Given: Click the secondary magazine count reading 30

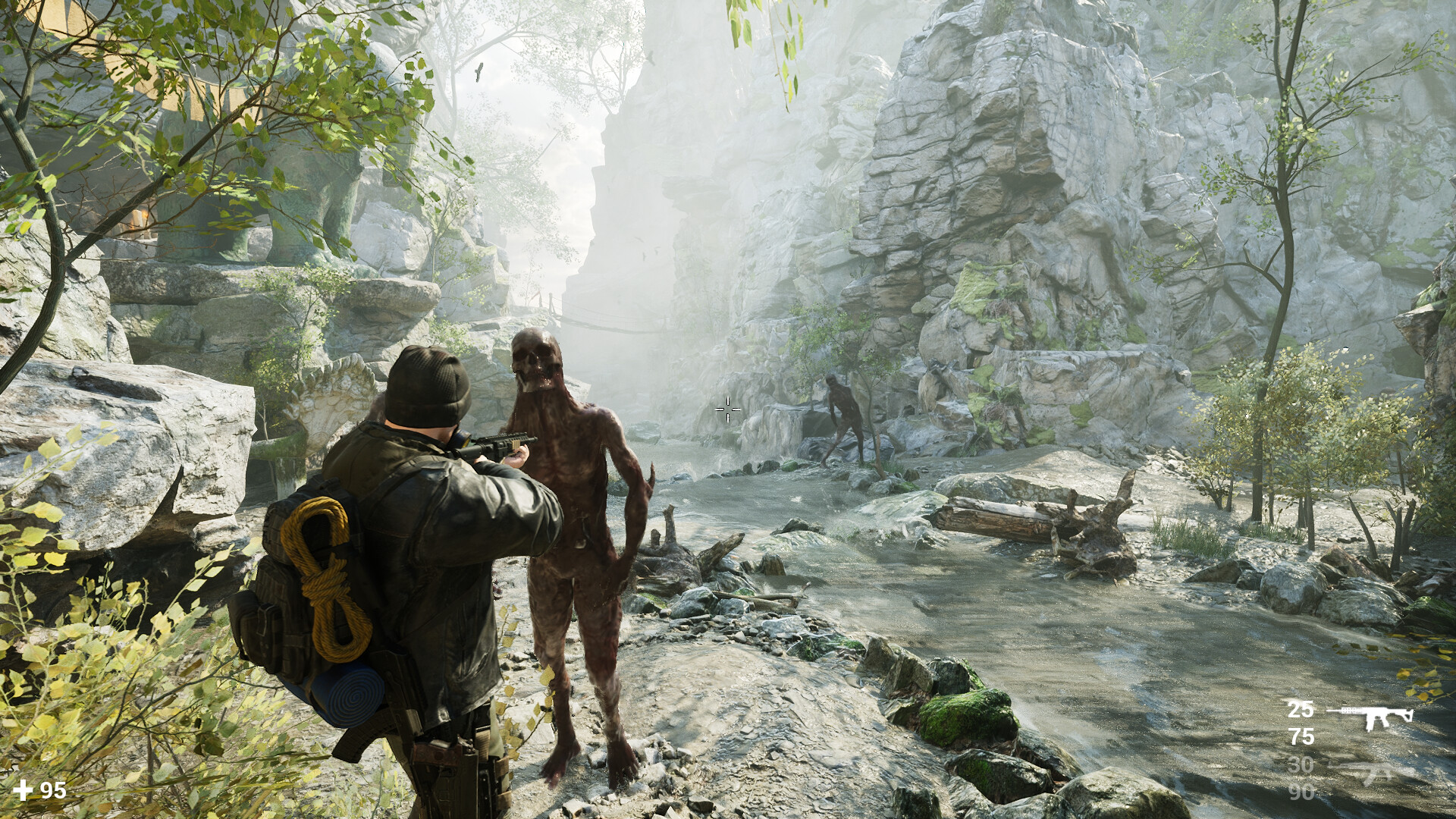Looking at the screenshot, I should pos(1300,764).
